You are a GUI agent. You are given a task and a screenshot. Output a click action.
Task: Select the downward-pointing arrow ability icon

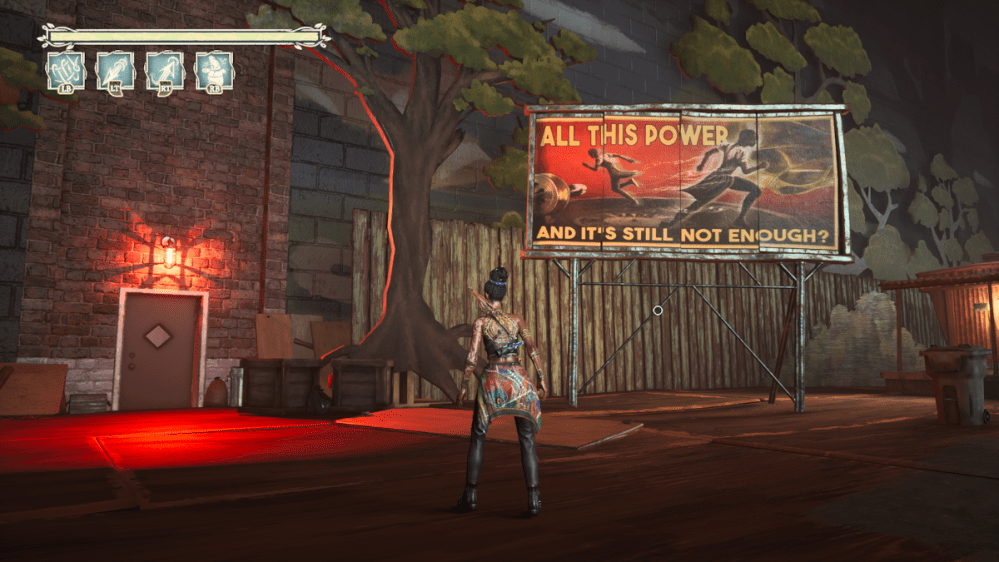point(115,70)
